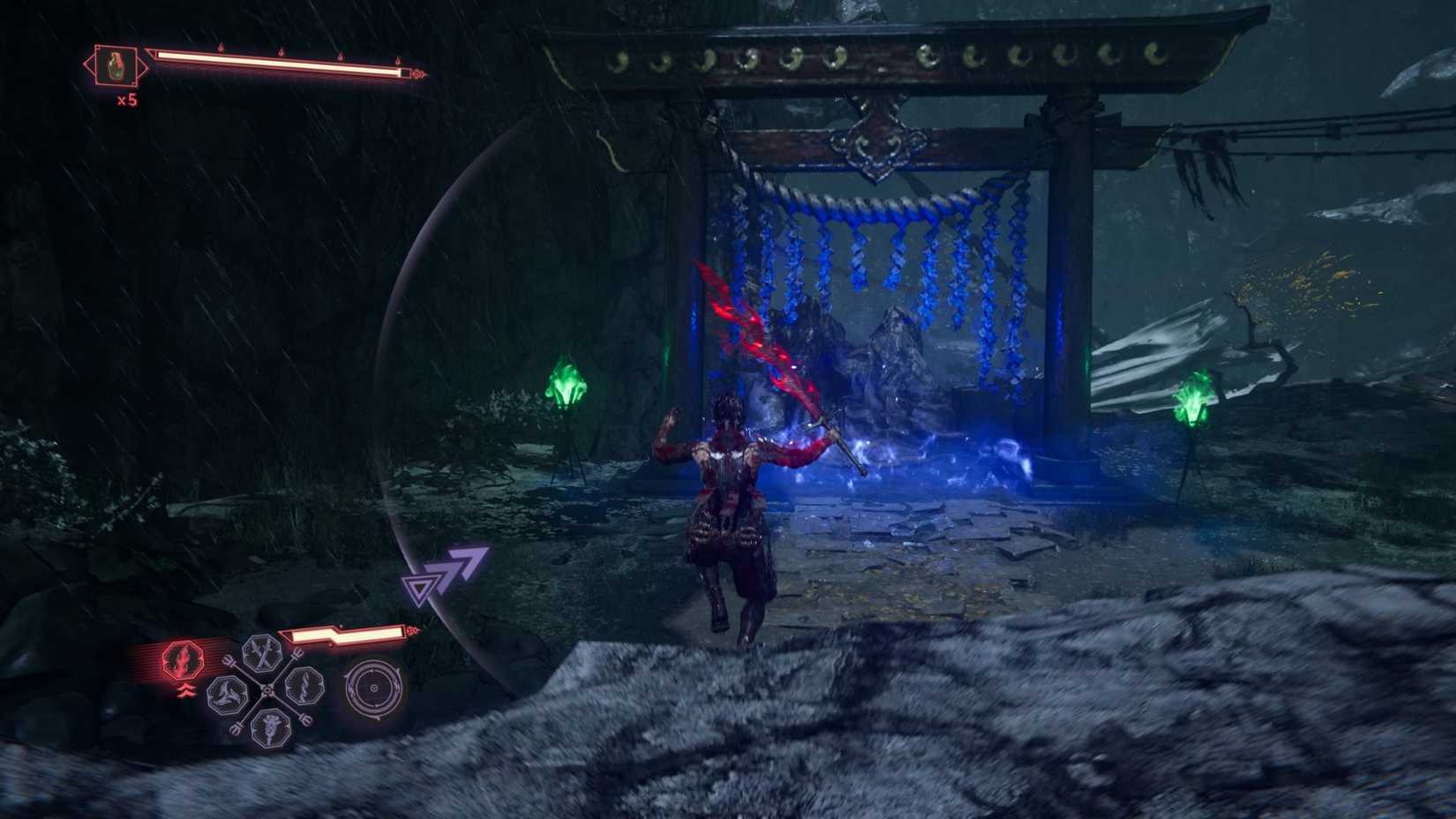Open the circular compass gauge
The height and width of the screenshot is (819, 1456).
(x=373, y=688)
